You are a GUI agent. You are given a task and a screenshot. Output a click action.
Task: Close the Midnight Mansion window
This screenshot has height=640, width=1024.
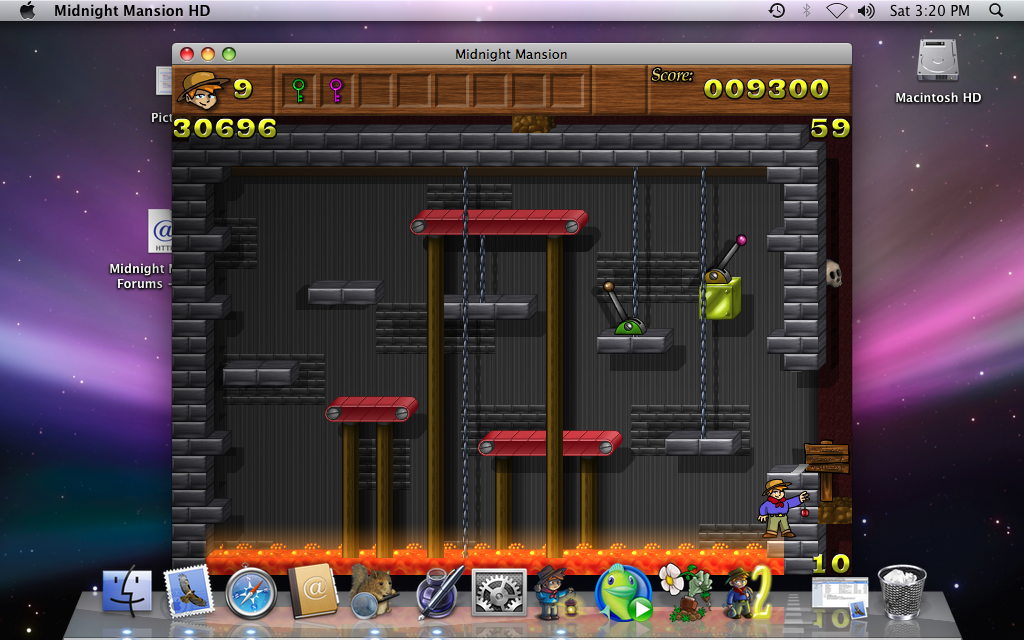point(187,54)
